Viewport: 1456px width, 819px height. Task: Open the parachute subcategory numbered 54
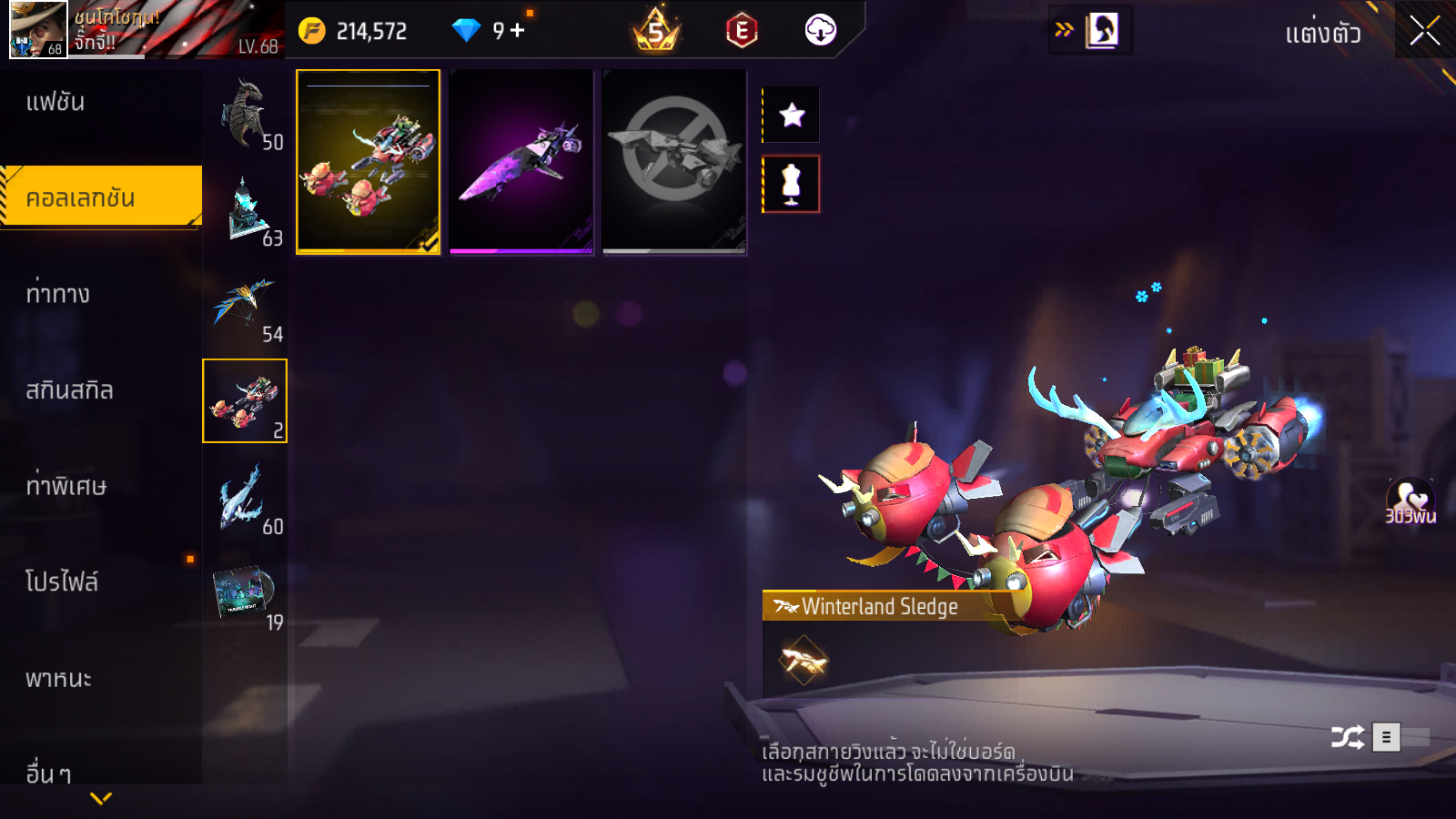(x=245, y=306)
